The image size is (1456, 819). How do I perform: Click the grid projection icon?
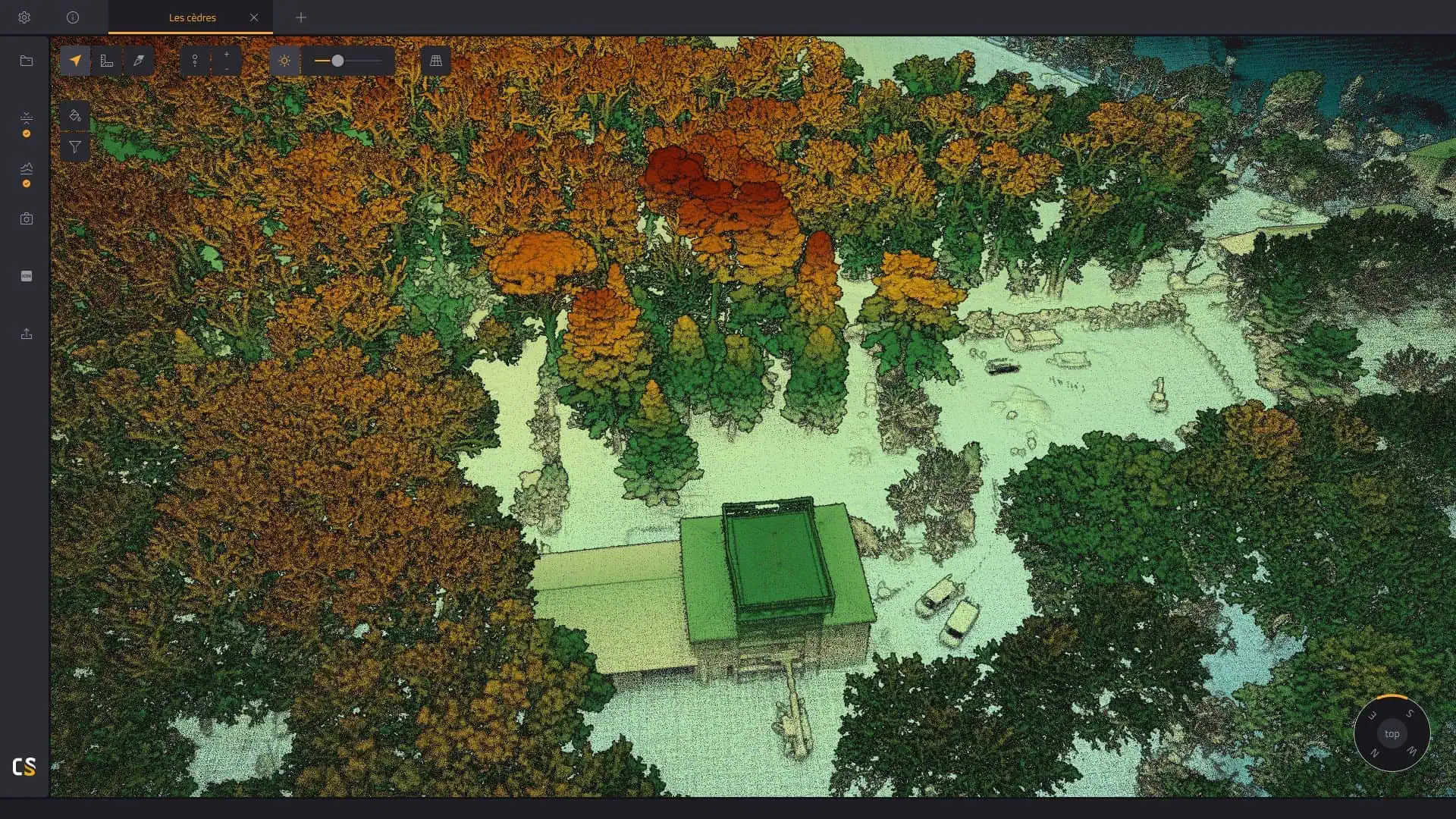pyautogui.click(x=435, y=61)
